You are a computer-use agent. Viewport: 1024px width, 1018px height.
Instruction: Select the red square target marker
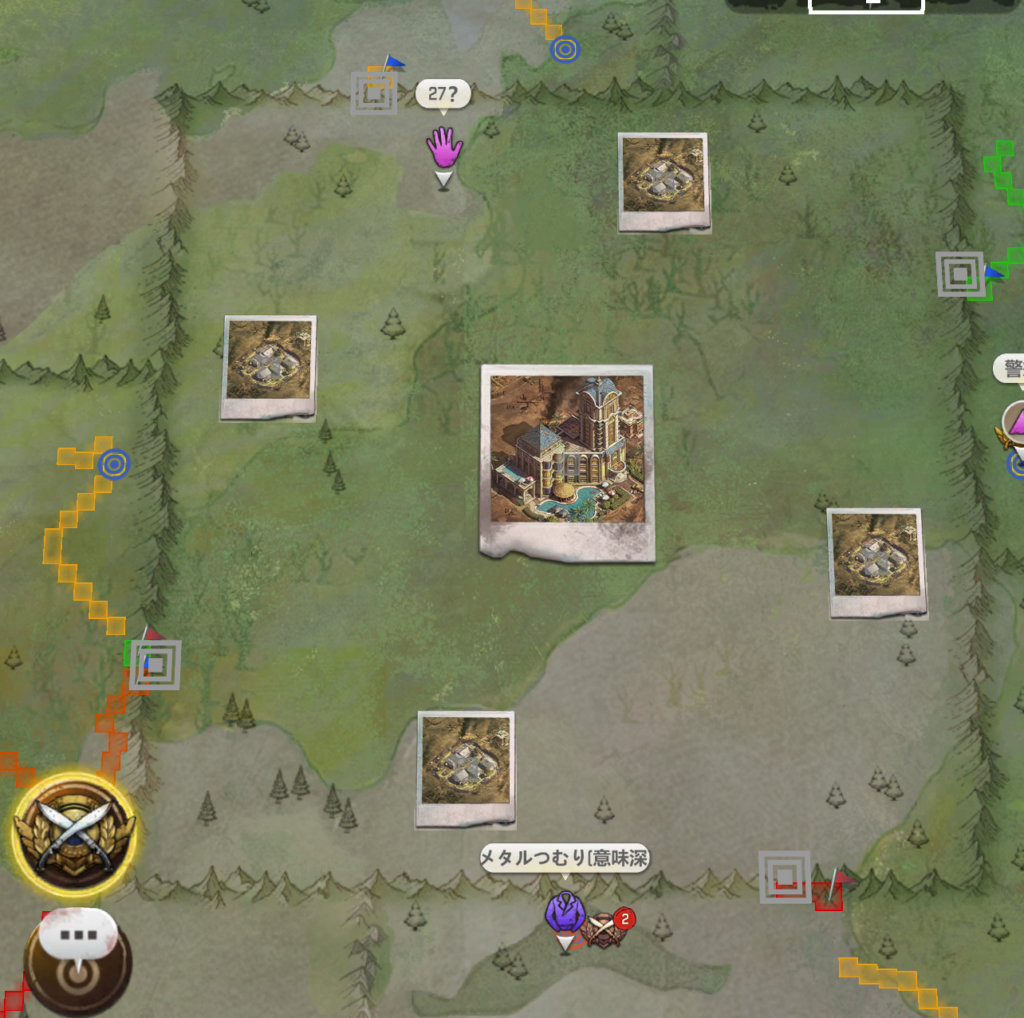[785, 877]
